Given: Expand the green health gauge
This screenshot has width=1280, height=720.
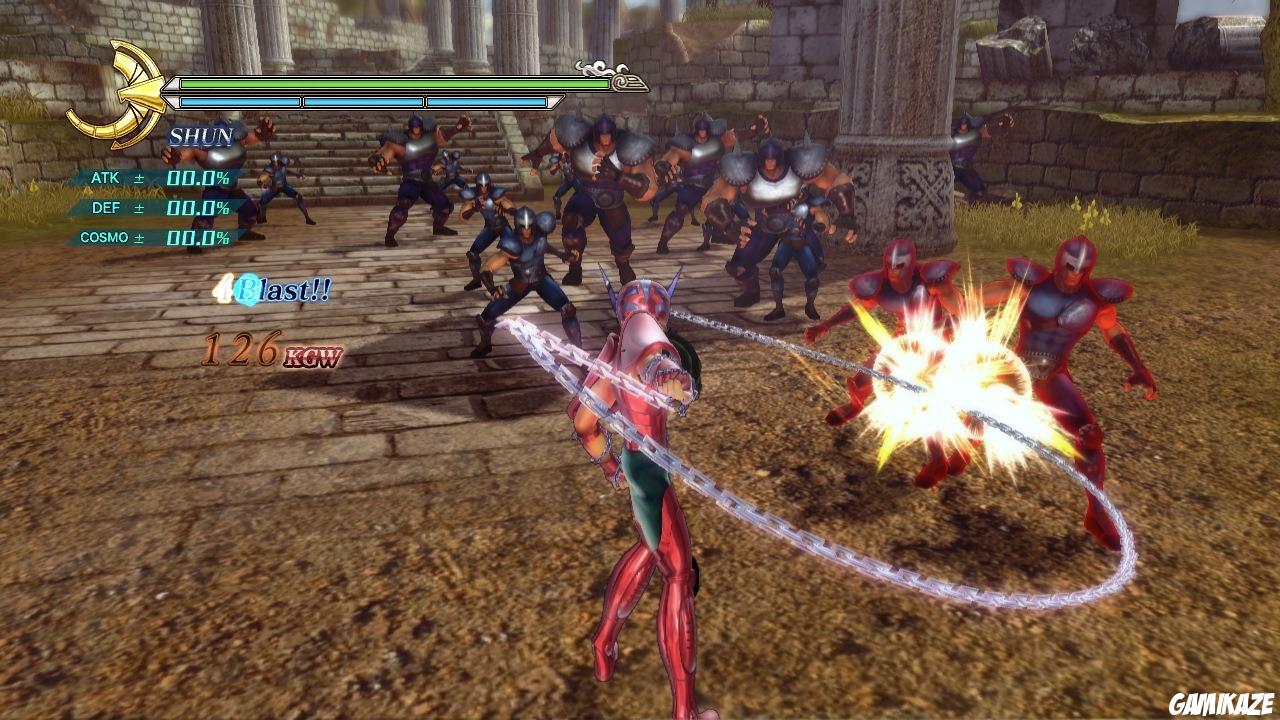Looking at the screenshot, I should pos(395,85).
